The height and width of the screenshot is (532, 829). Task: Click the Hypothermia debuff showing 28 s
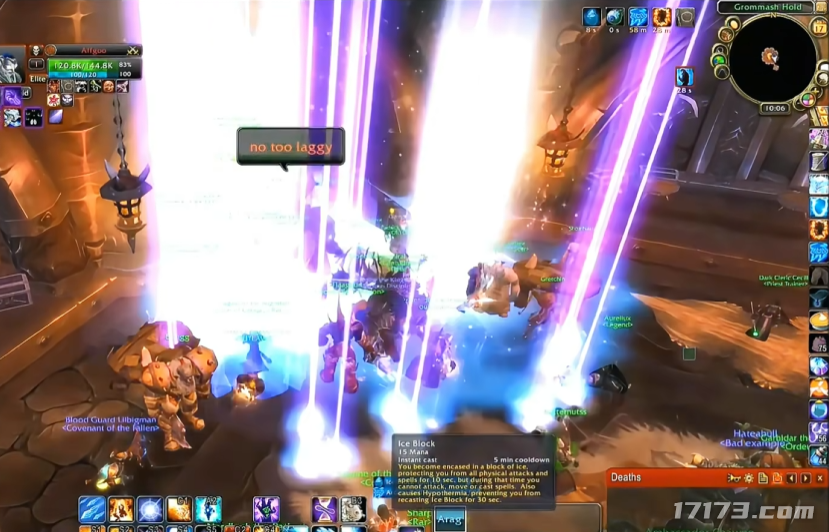coord(684,76)
